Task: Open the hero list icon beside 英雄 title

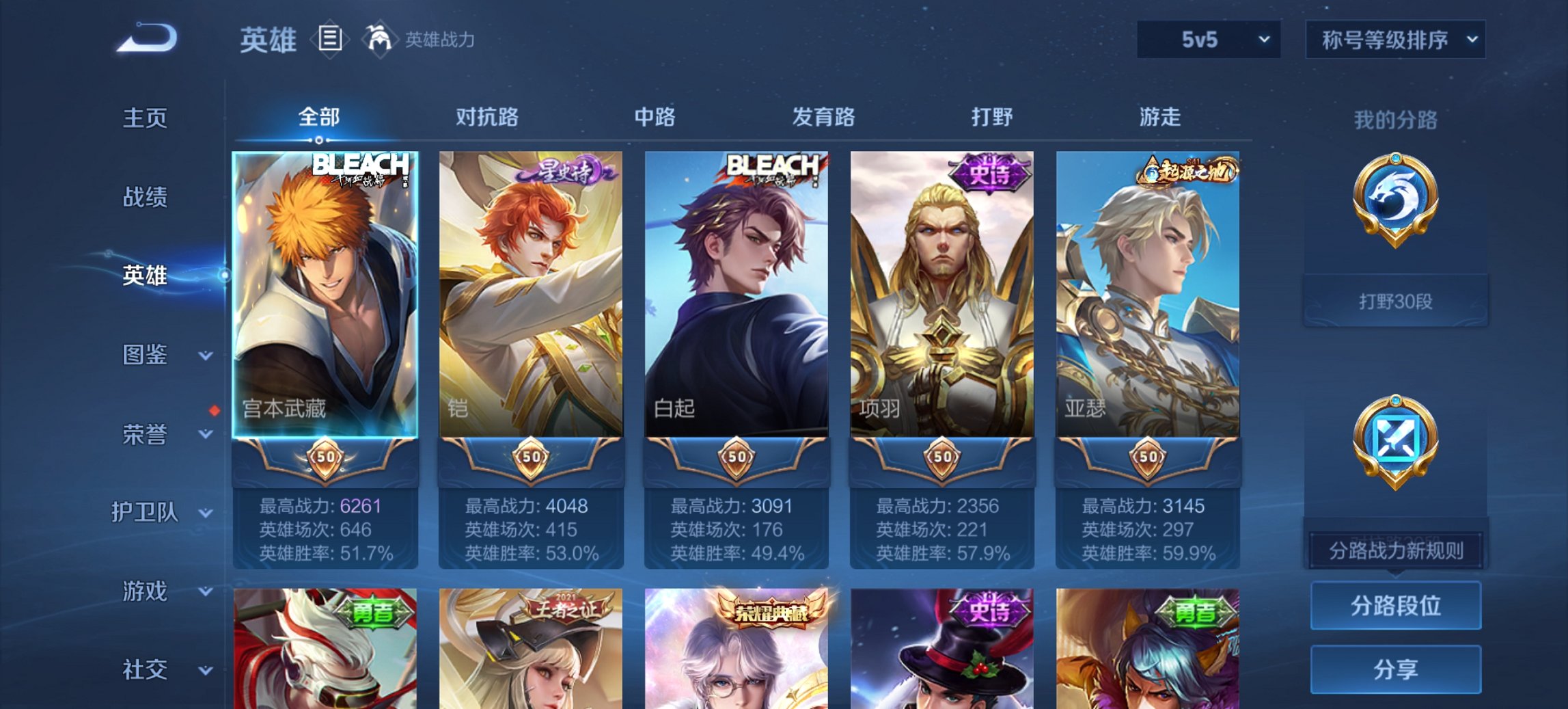Action: [x=331, y=39]
